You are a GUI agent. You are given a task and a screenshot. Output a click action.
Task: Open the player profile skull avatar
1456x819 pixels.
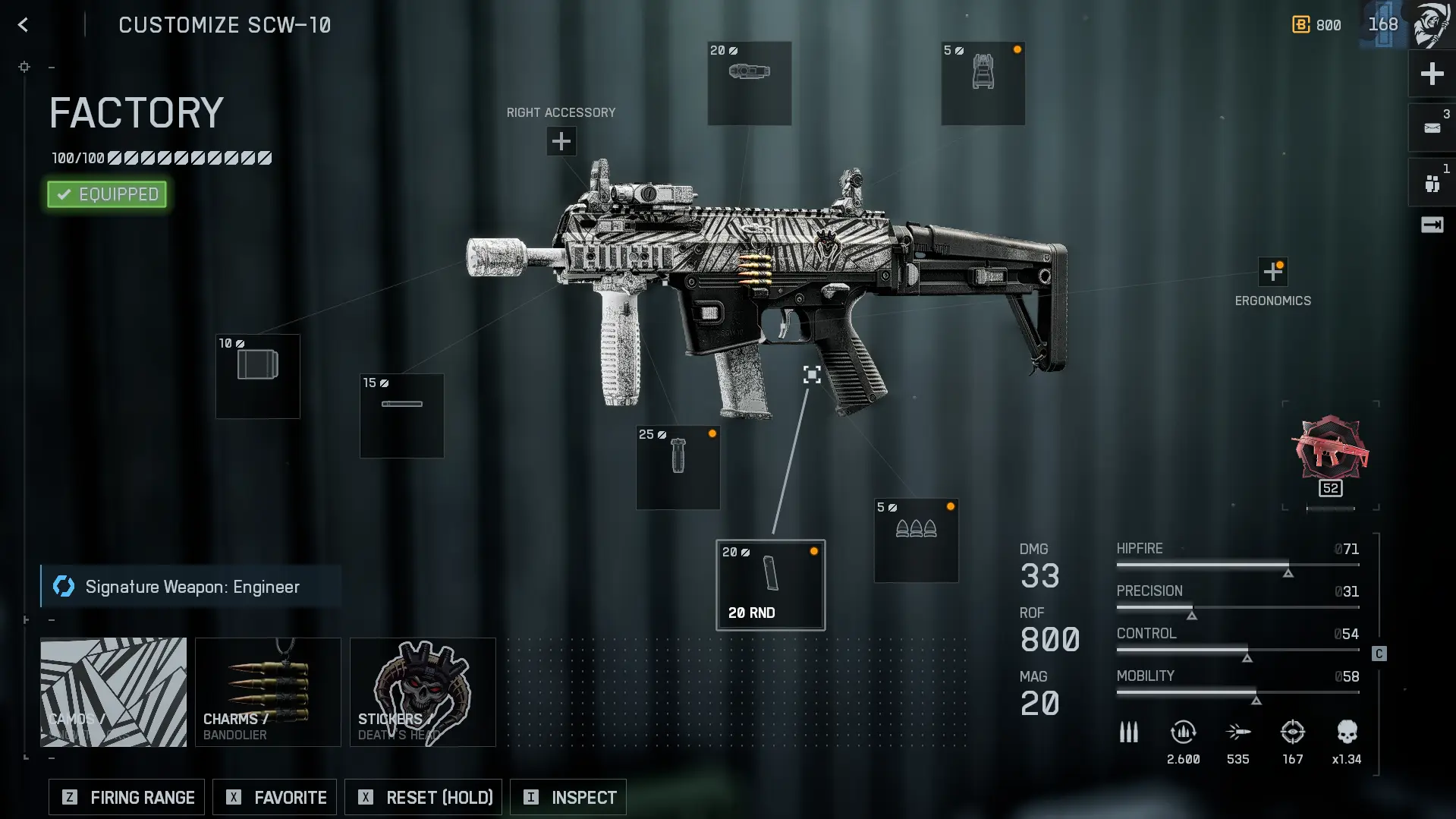click(1431, 25)
